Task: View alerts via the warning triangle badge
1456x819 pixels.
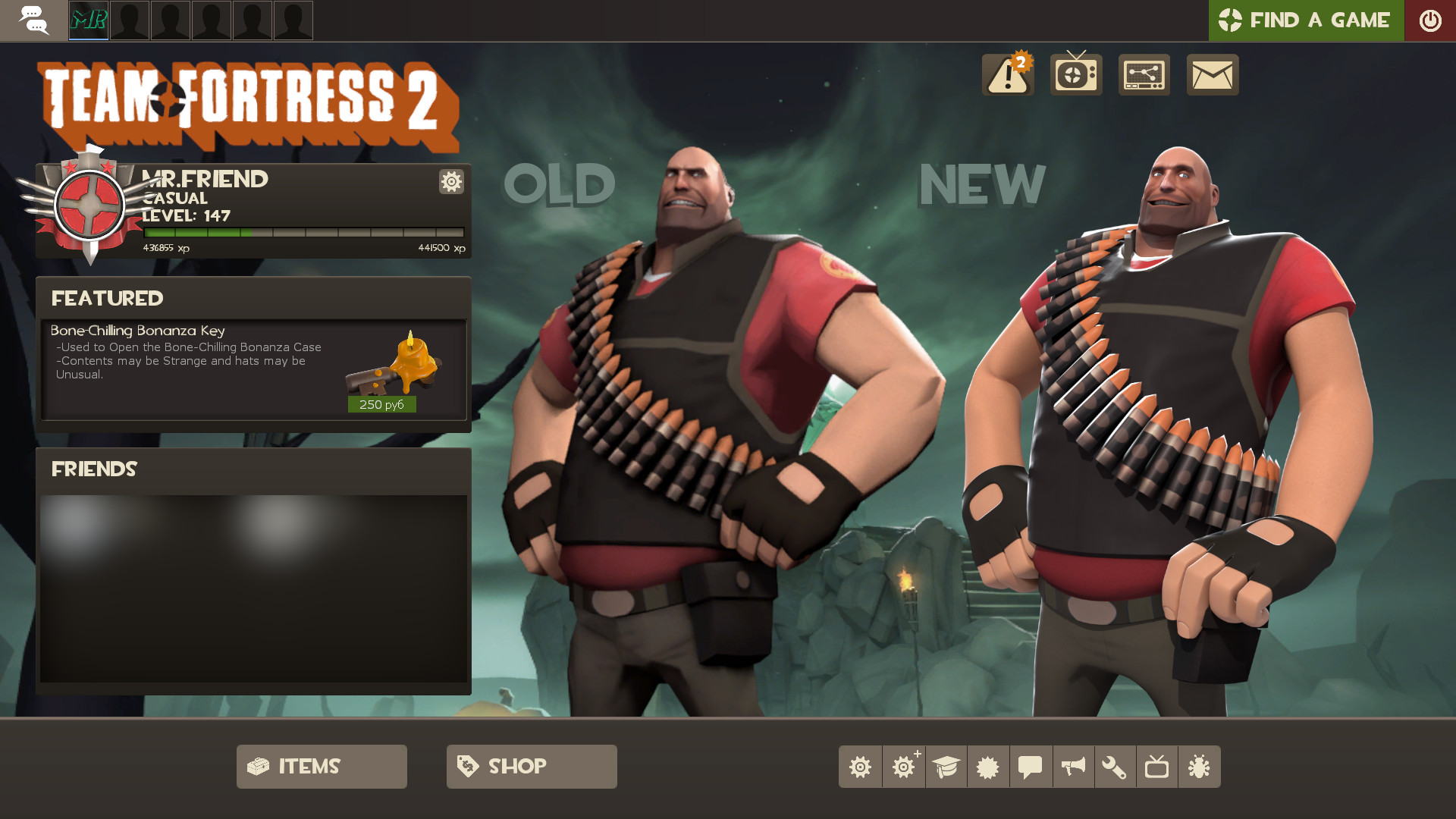Action: pos(1008,75)
